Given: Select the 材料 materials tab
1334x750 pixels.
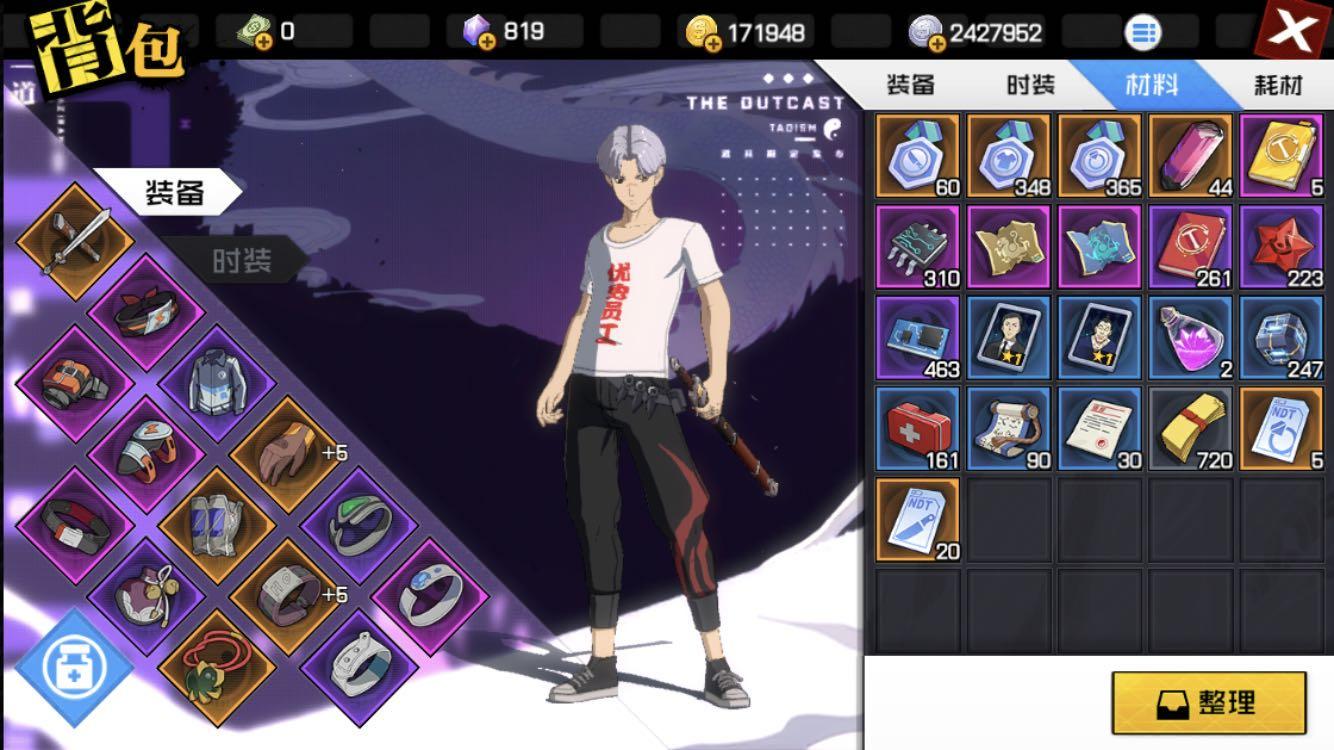Looking at the screenshot, I should [1152, 85].
